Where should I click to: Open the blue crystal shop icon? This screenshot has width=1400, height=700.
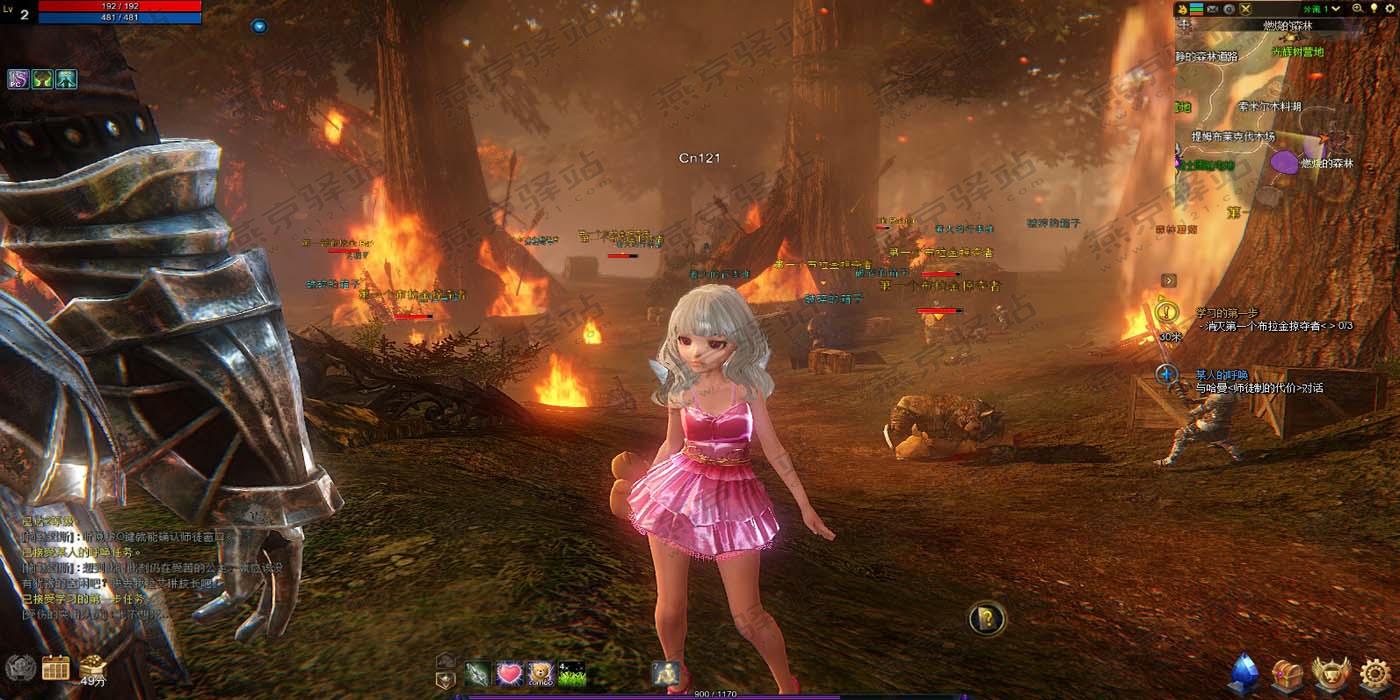(1244, 673)
